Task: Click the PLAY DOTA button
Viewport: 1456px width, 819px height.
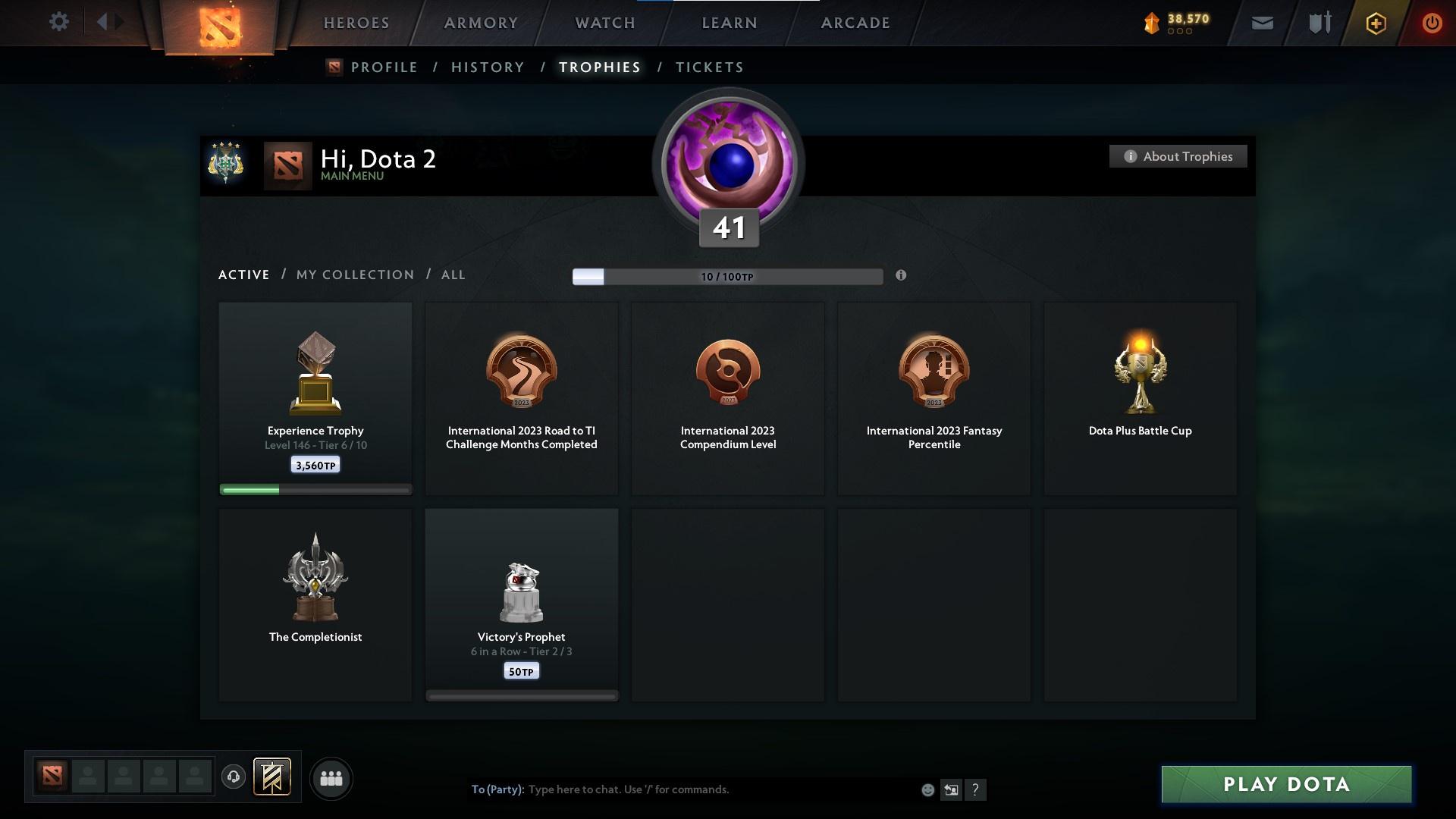Action: coord(1285,785)
